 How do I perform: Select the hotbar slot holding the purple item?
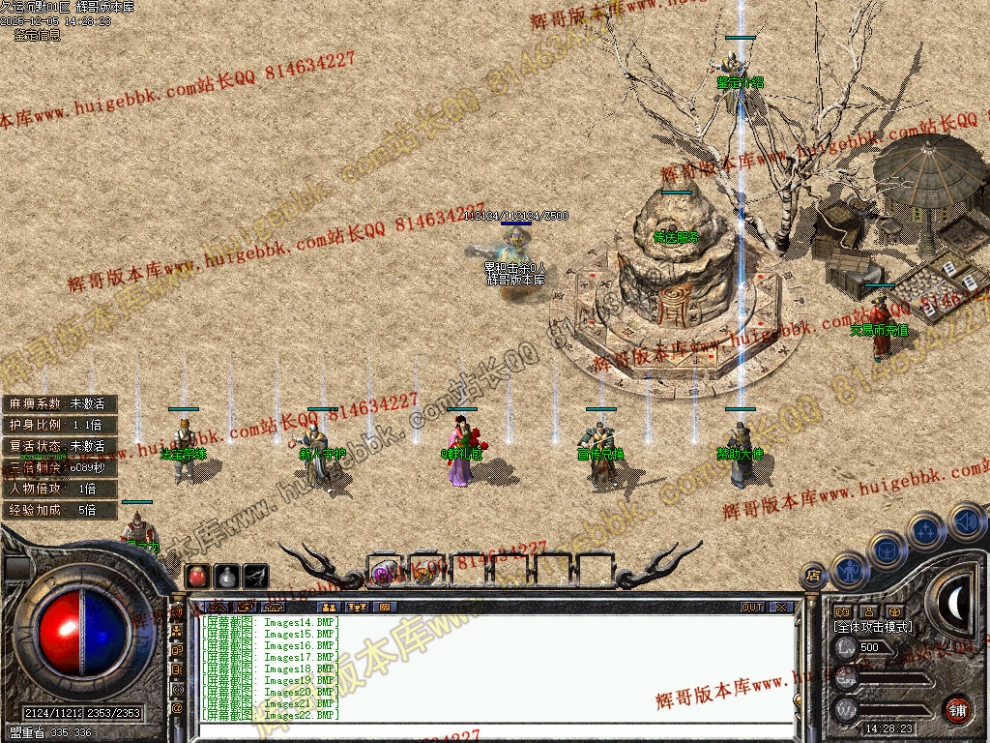tap(384, 572)
